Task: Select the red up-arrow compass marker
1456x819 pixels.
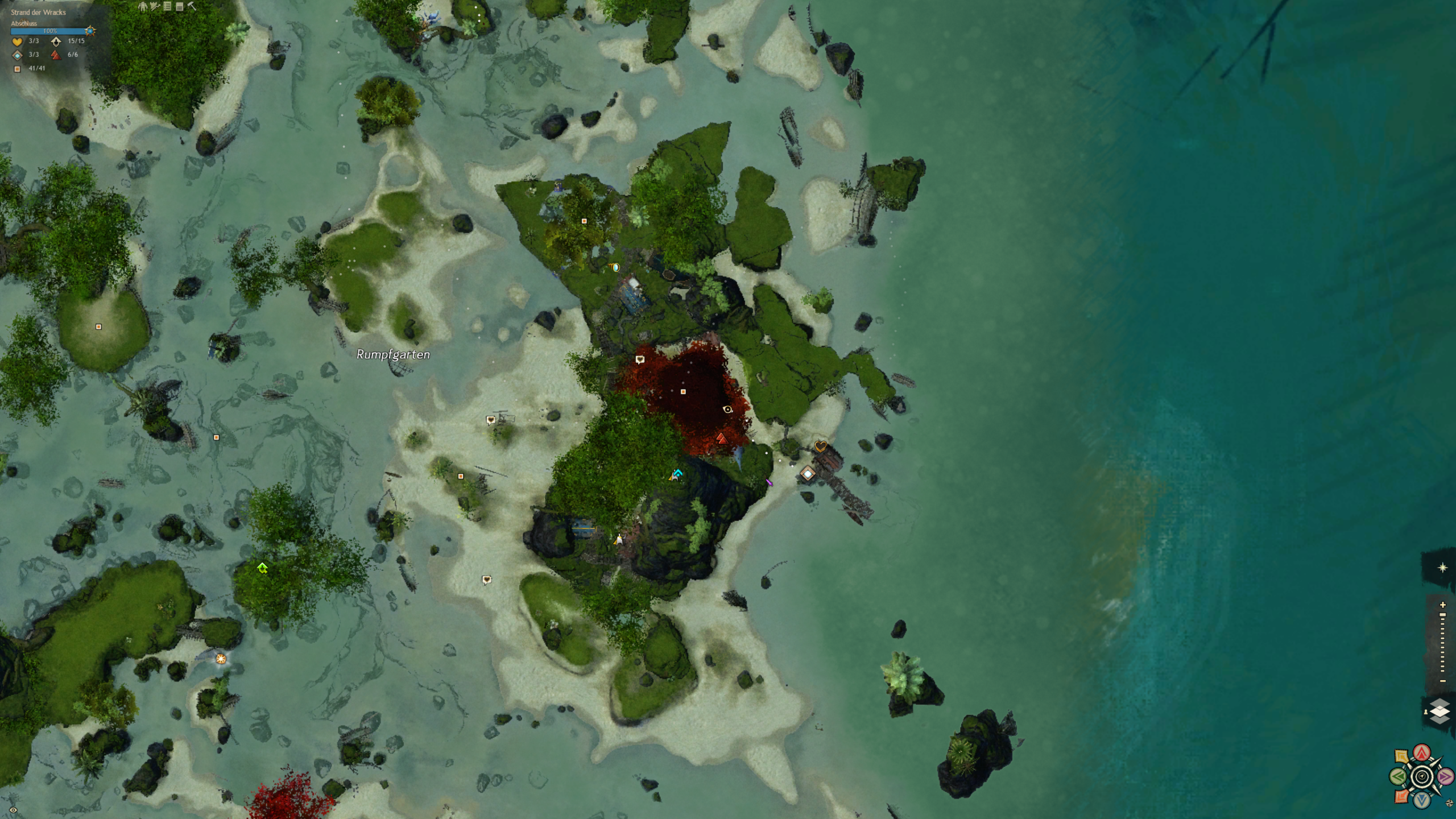Action: pos(1422,753)
